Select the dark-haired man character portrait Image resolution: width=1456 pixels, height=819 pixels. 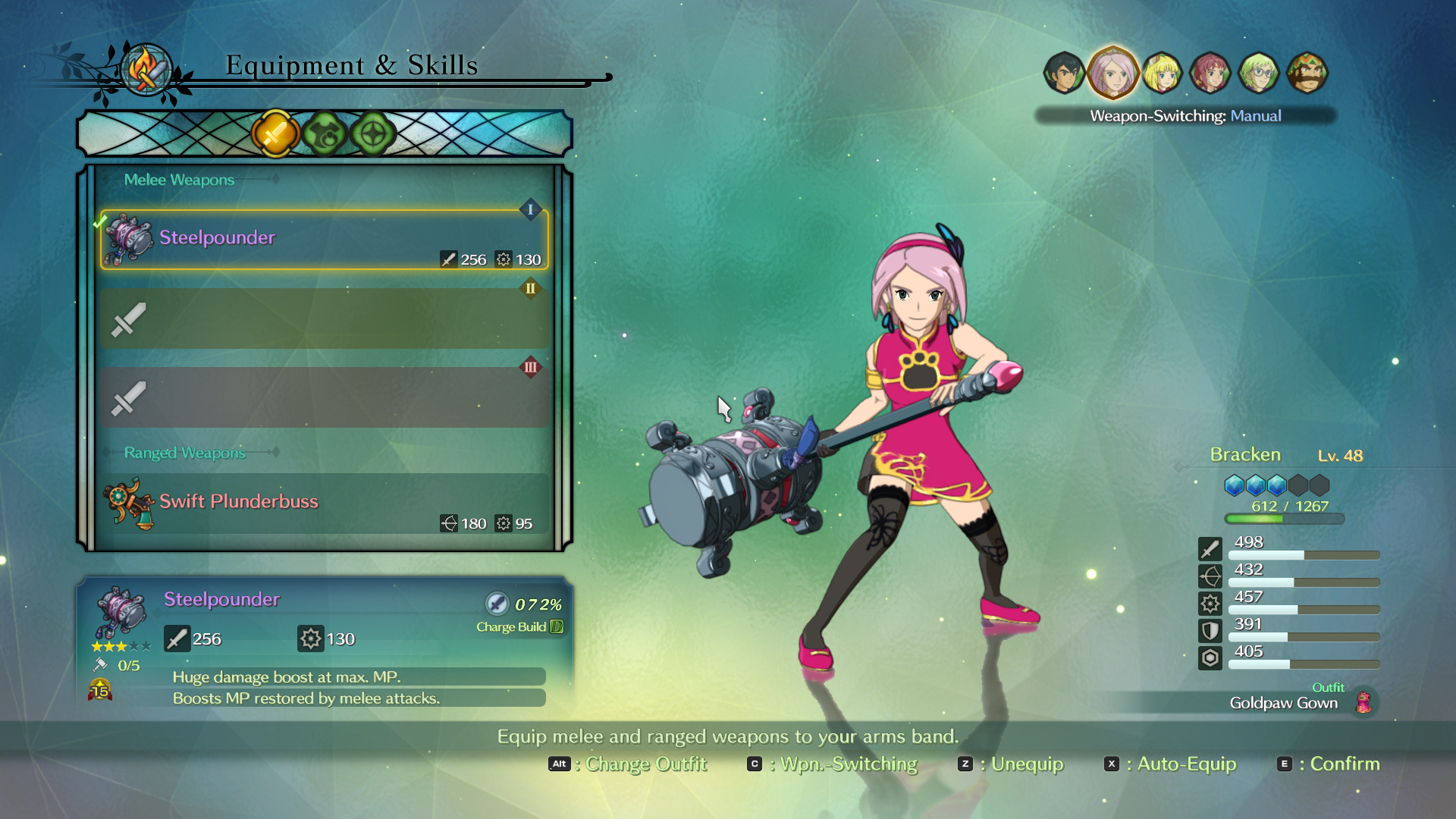coord(1064,73)
